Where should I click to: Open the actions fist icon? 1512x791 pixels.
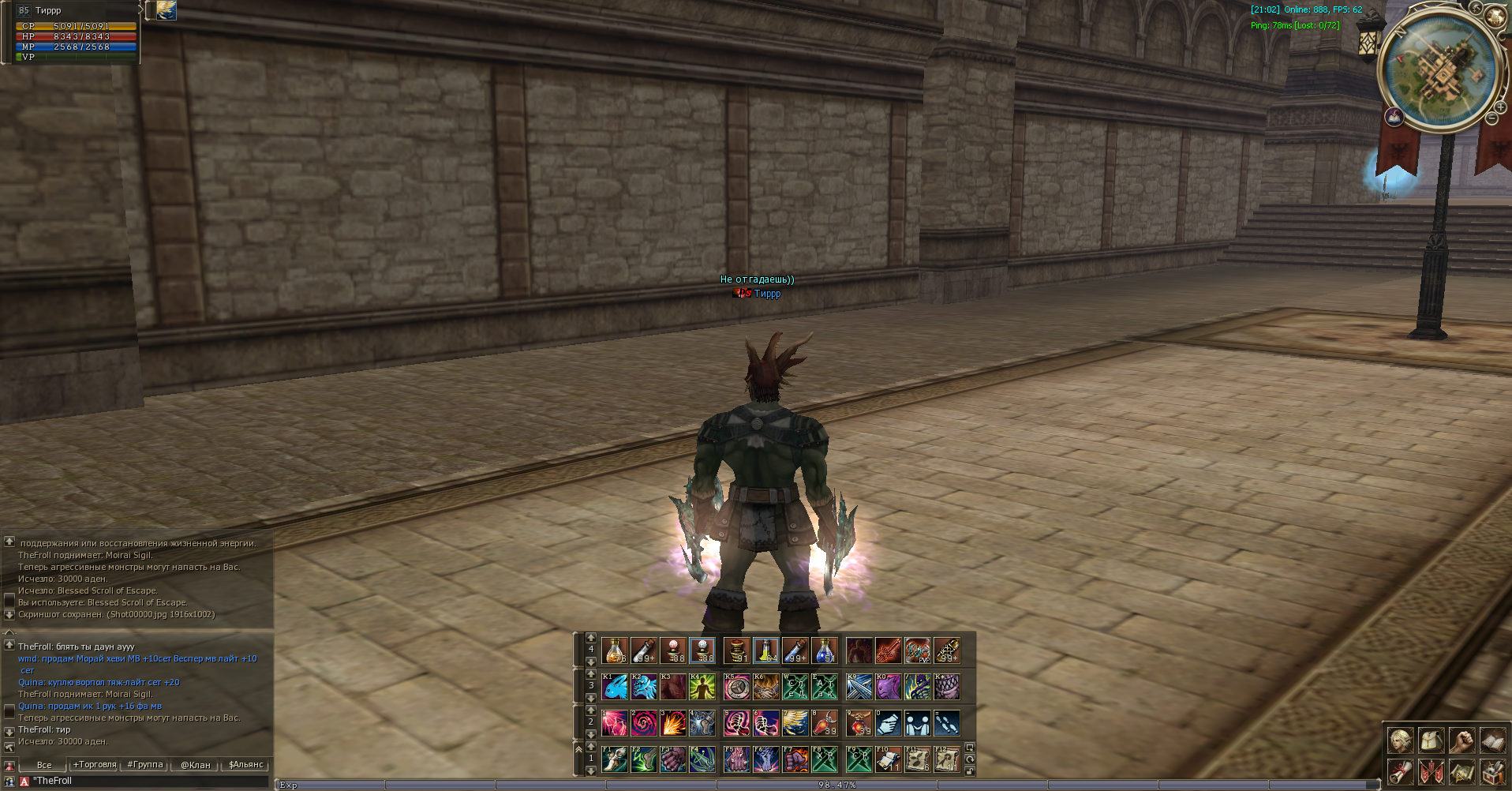(x=1461, y=740)
